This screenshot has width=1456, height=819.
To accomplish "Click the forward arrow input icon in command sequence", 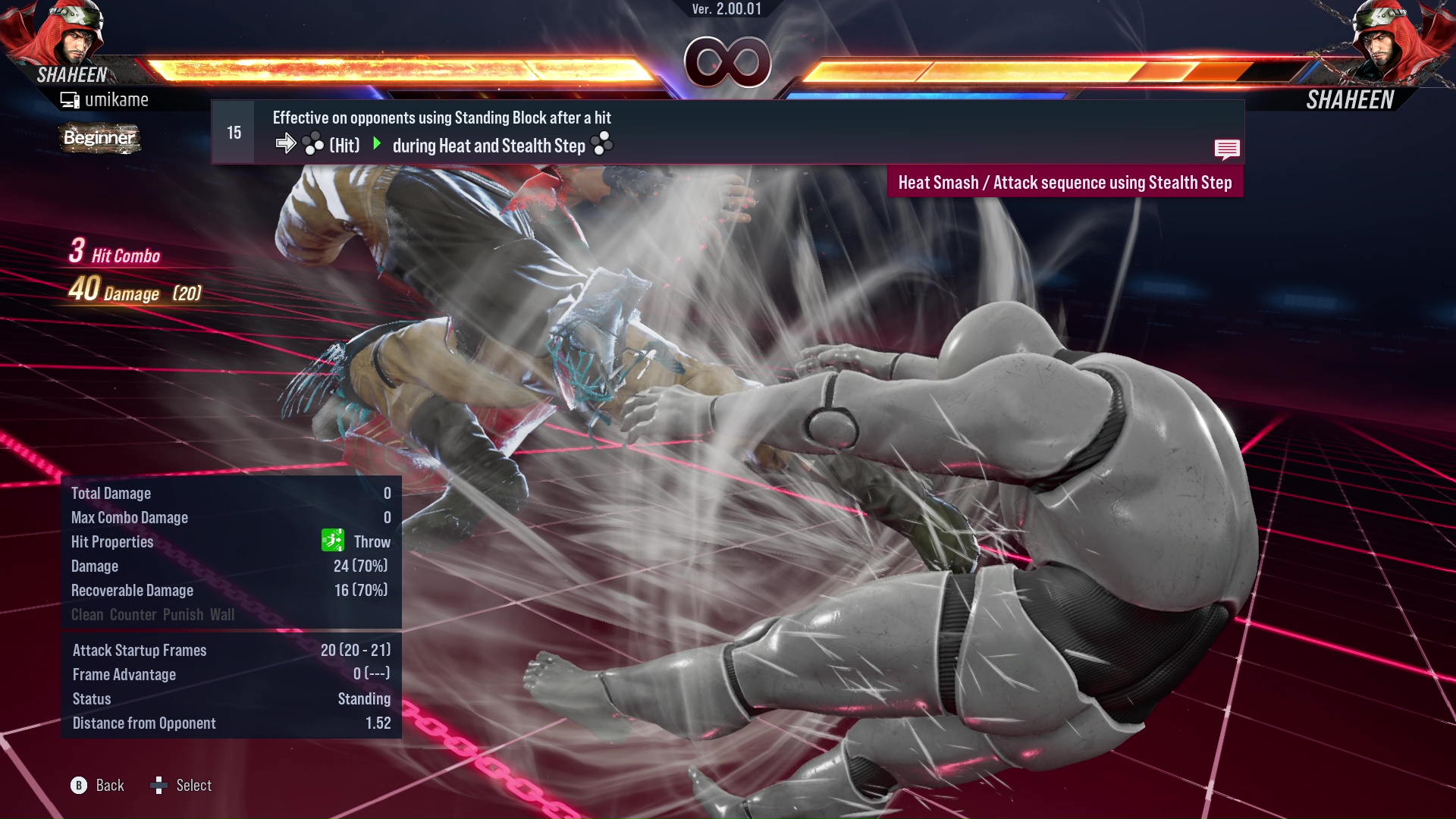I will click(286, 143).
